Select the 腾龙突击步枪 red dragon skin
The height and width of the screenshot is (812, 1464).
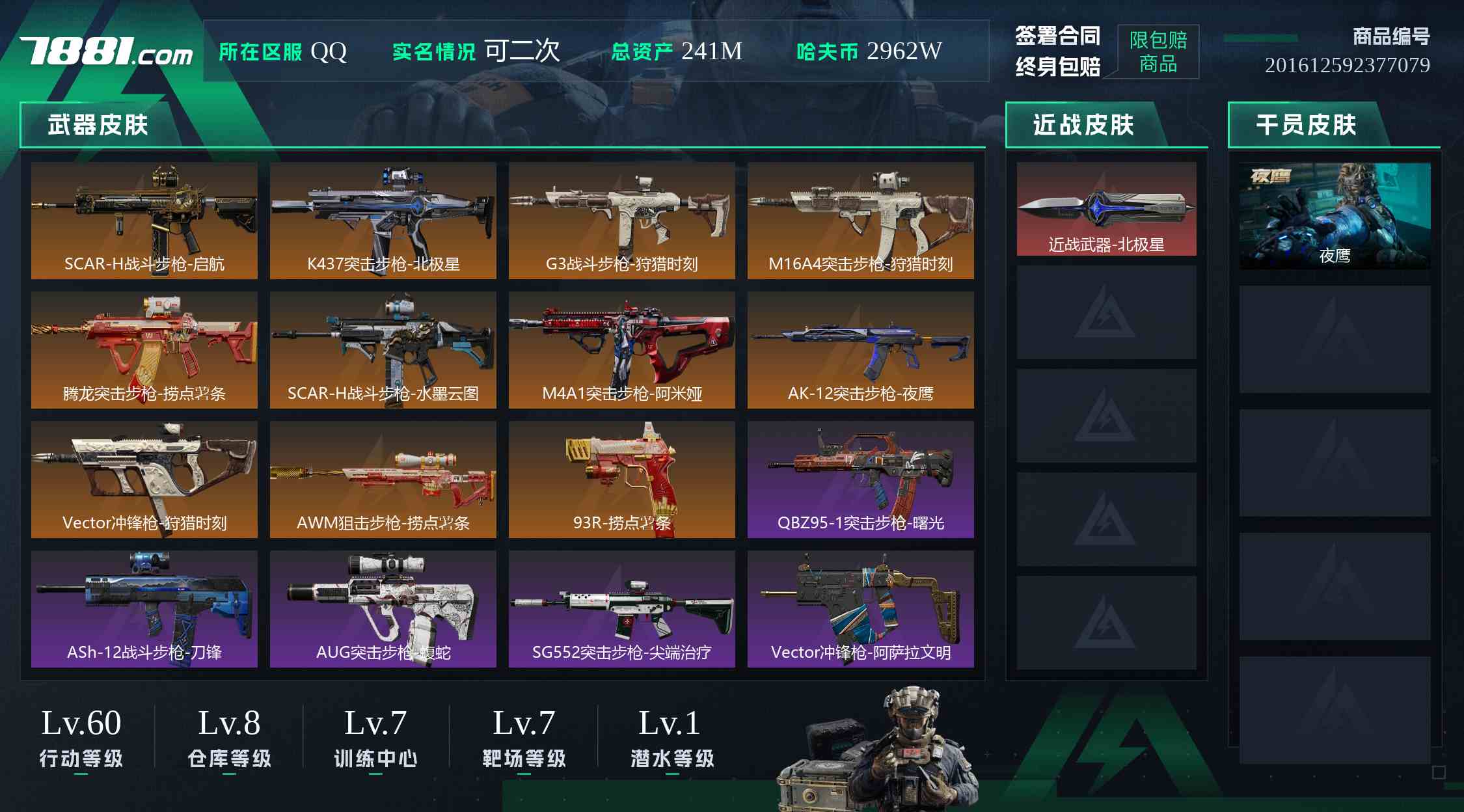[x=144, y=350]
